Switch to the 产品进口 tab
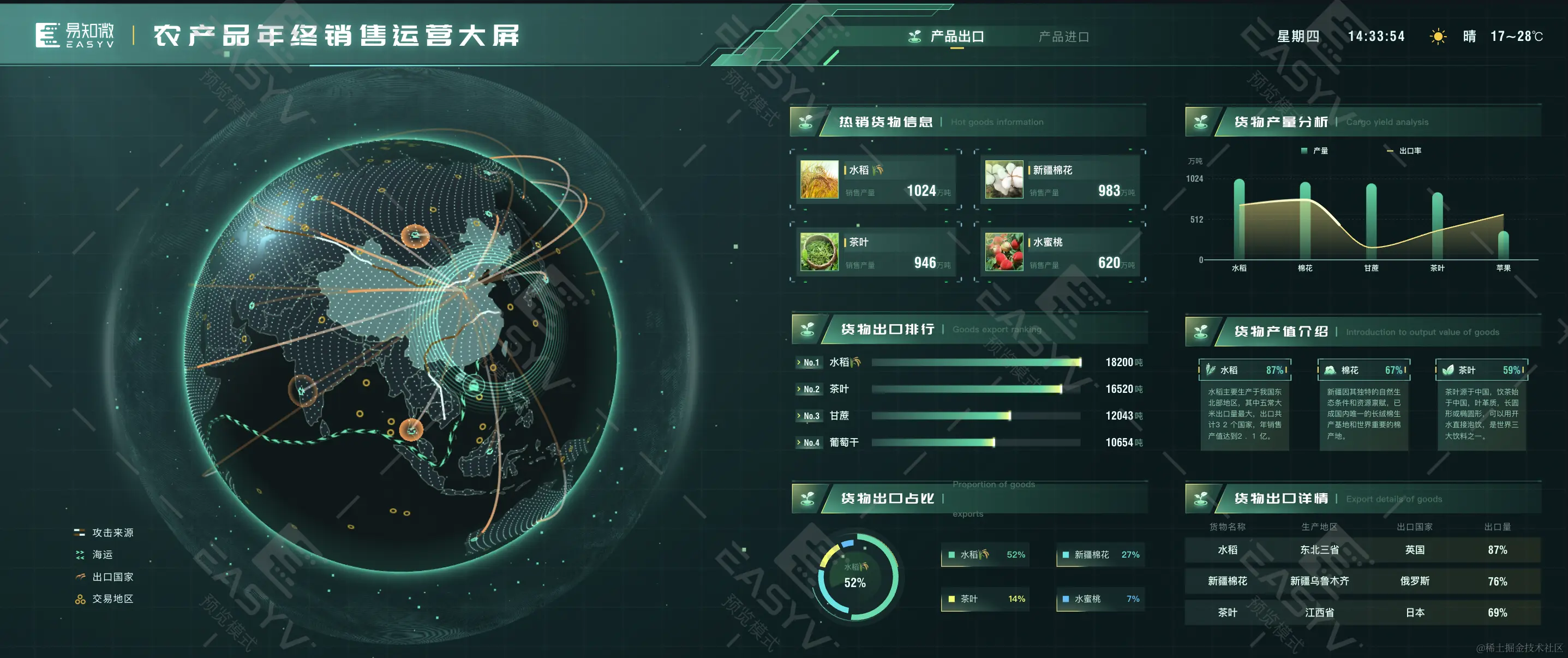Viewport: 1568px width, 658px height. coord(1063,37)
